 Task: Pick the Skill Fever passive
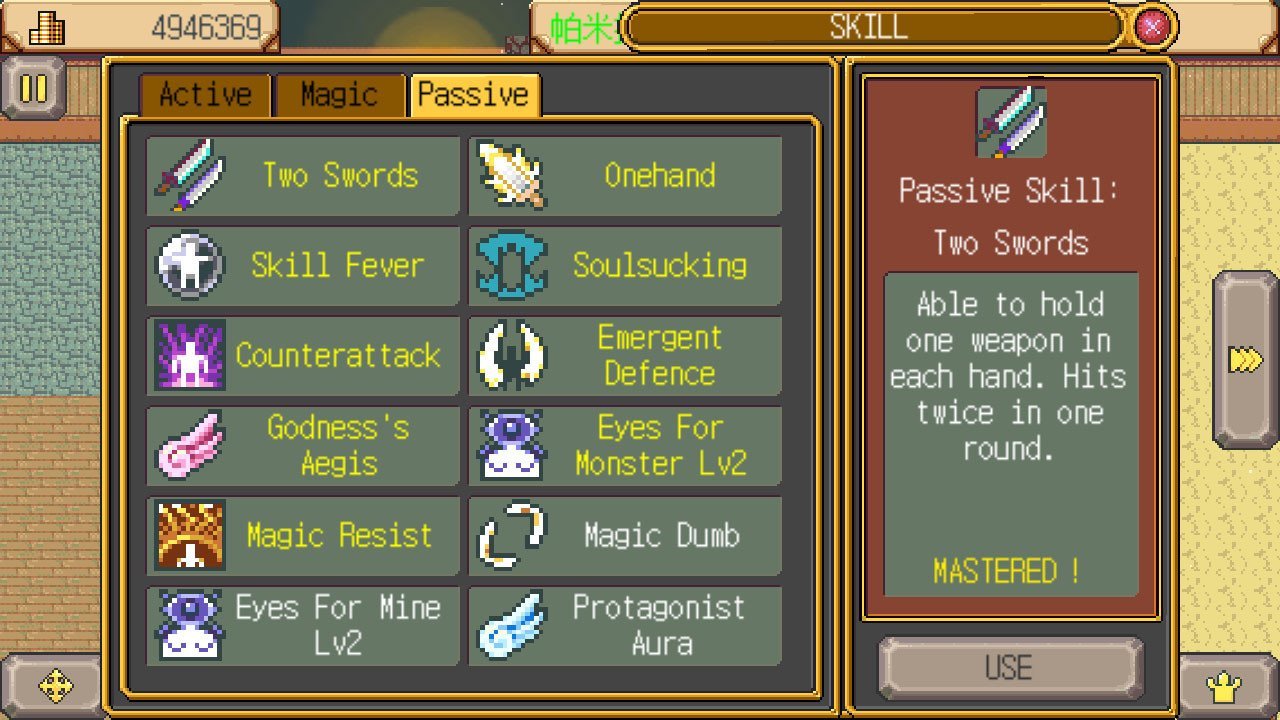point(302,266)
